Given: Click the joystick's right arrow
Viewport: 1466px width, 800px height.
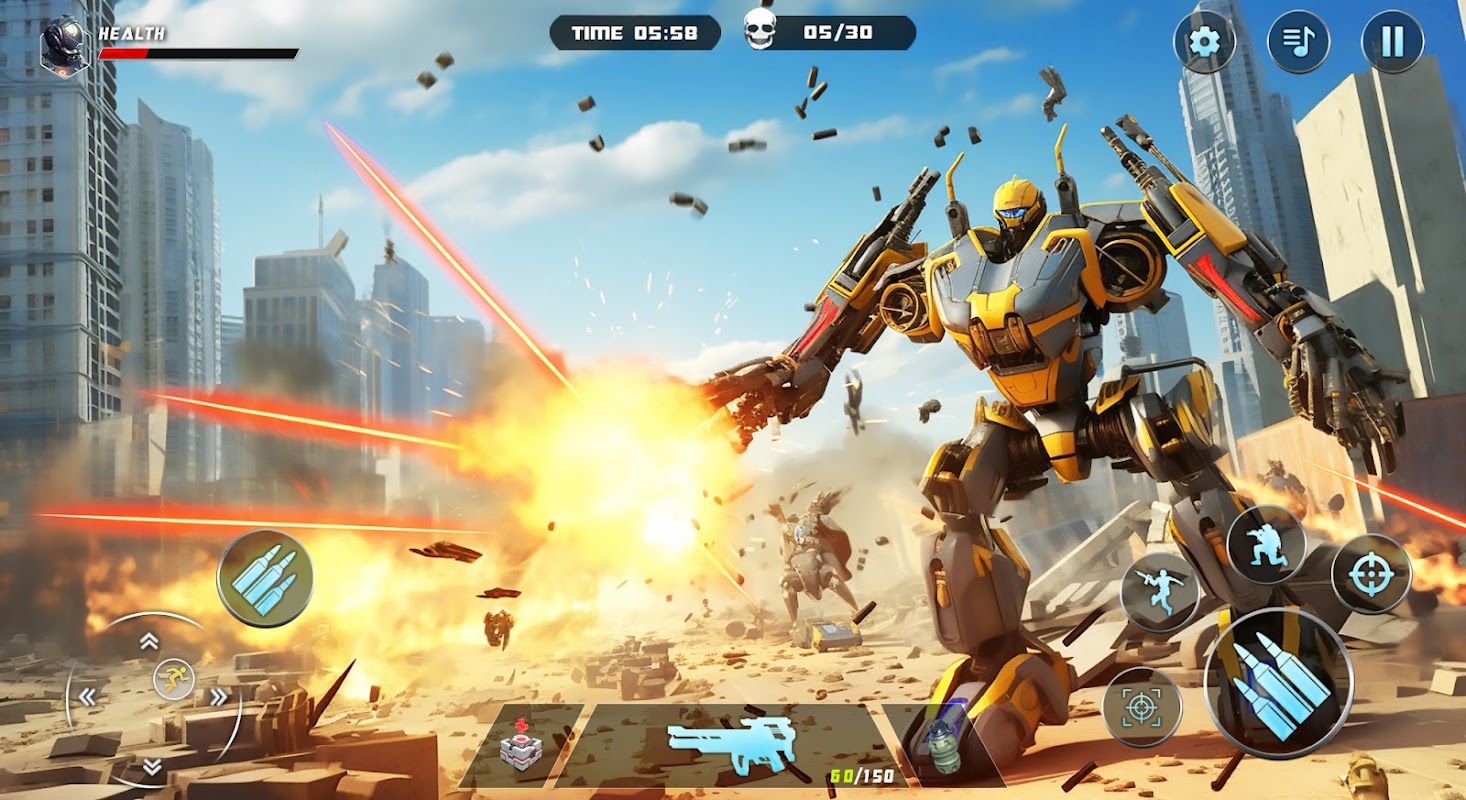Looking at the screenshot, I should [218, 697].
